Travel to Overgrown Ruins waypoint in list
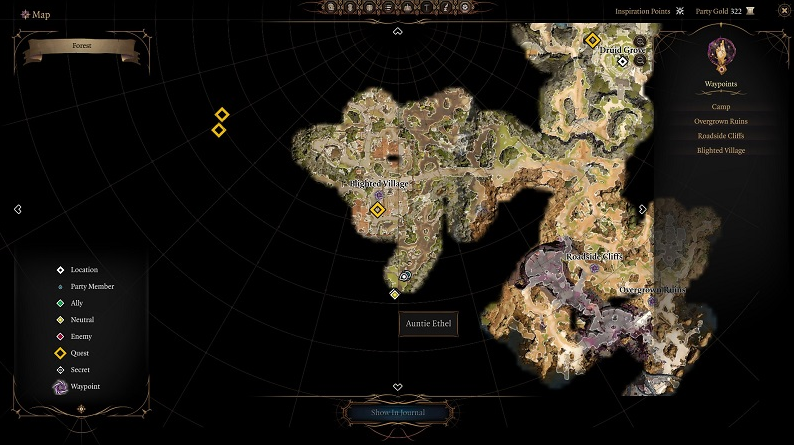Screen dimensions: 794x445 click(720, 121)
